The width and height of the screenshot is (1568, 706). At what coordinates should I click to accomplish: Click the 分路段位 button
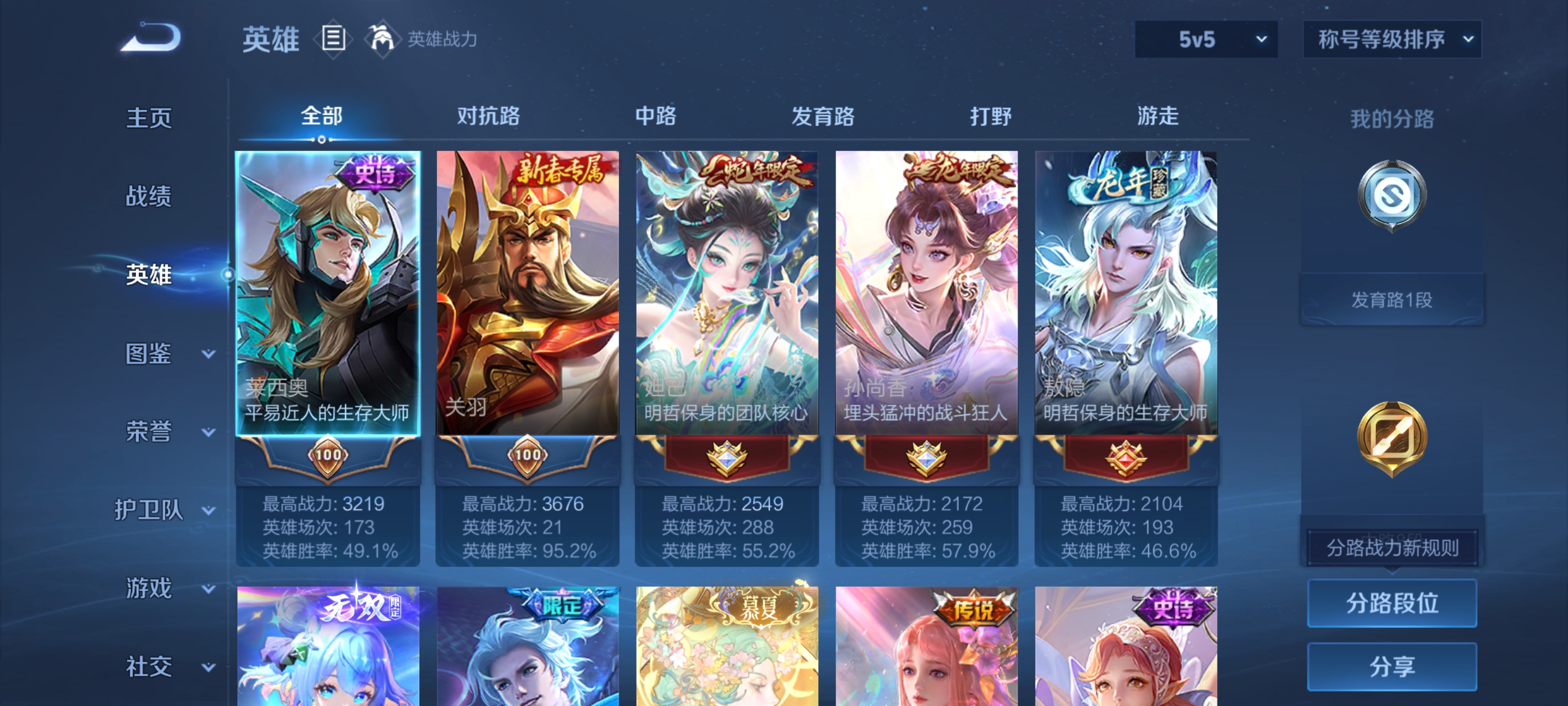1392,604
